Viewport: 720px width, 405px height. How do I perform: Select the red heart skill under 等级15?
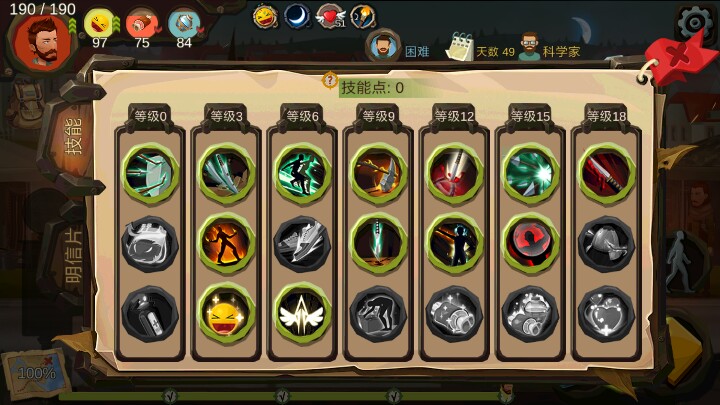click(530, 243)
